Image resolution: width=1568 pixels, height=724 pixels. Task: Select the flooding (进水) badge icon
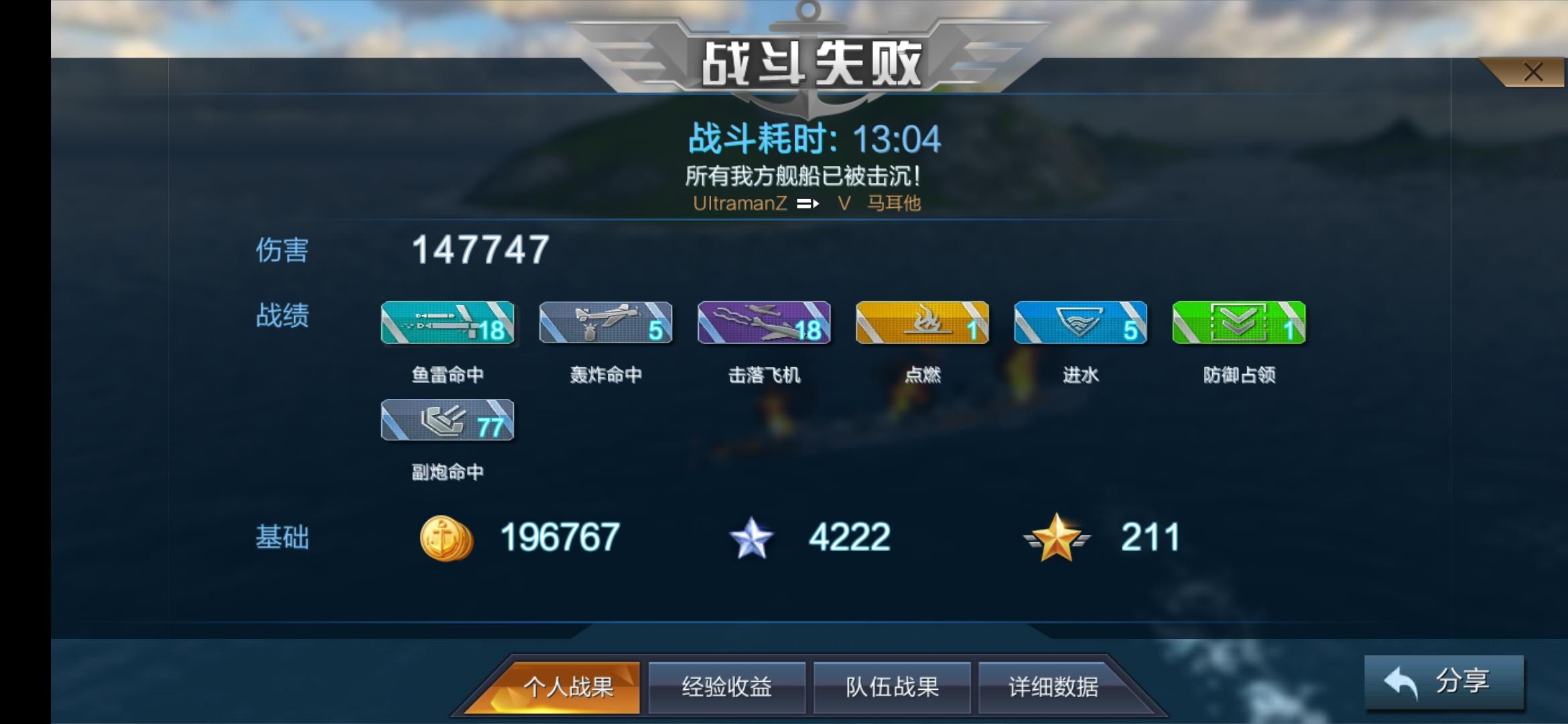point(1080,322)
